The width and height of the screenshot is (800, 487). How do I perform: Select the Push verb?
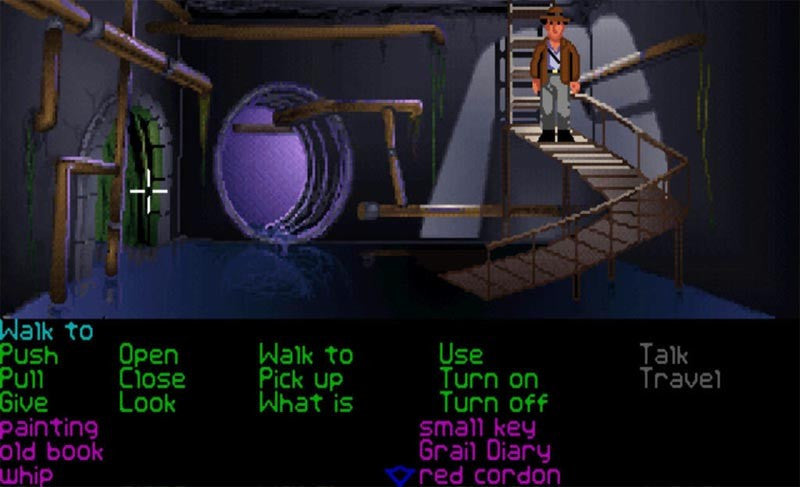click(29, 355)
